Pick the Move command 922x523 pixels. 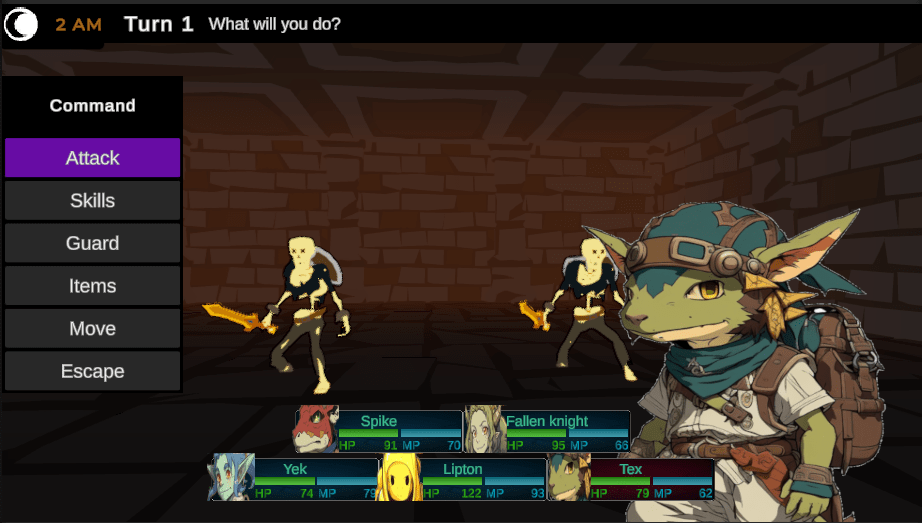coord(92,329)
